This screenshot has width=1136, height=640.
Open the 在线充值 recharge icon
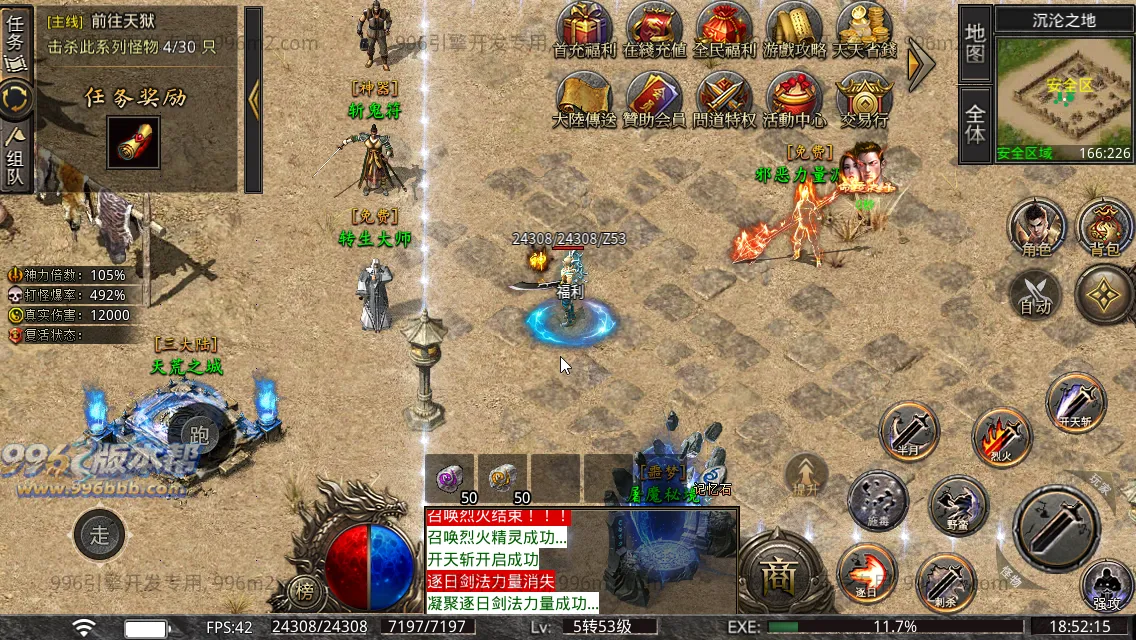pyautogui.click(x=655, y=30)
